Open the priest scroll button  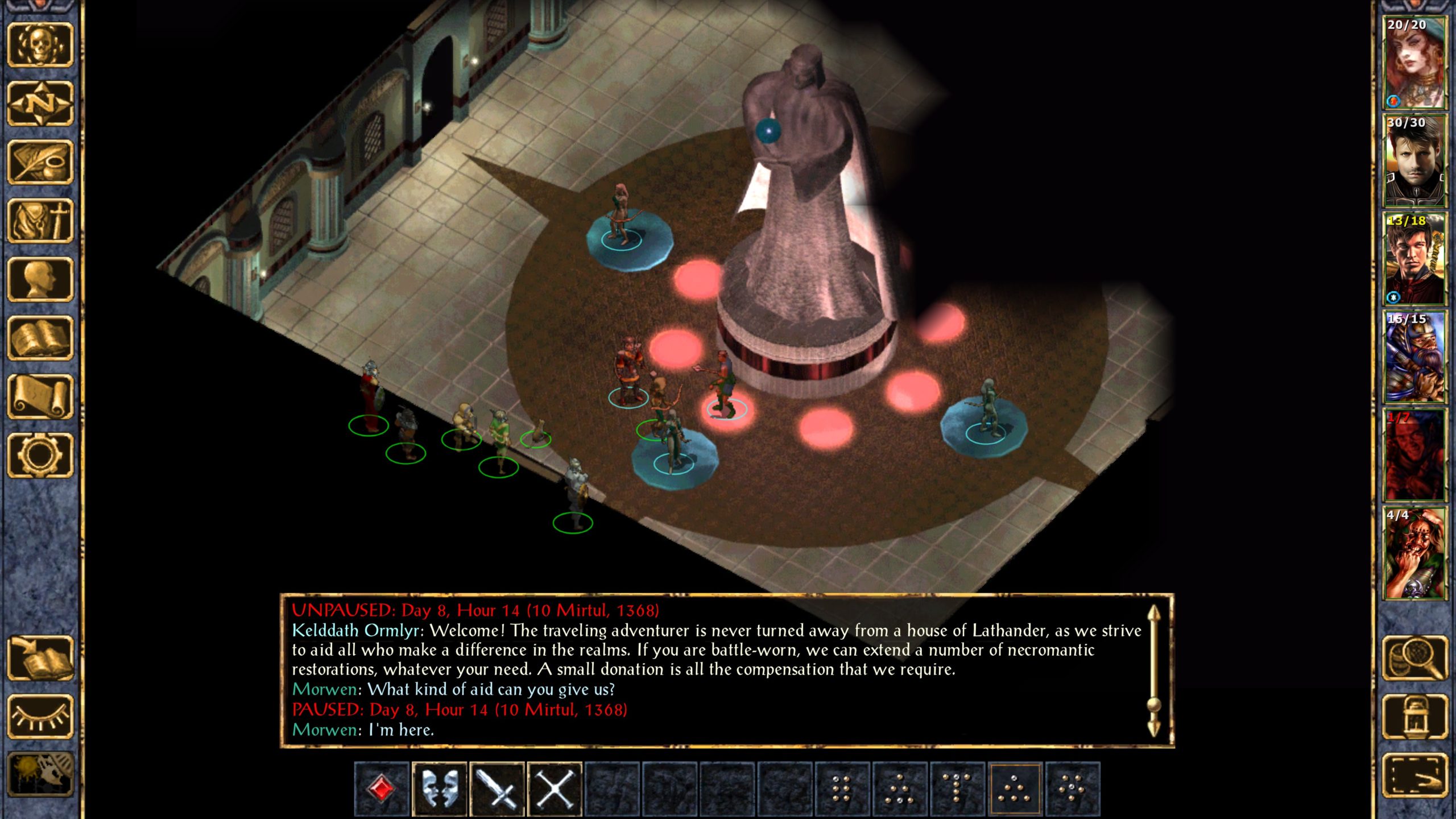[40, 396]
